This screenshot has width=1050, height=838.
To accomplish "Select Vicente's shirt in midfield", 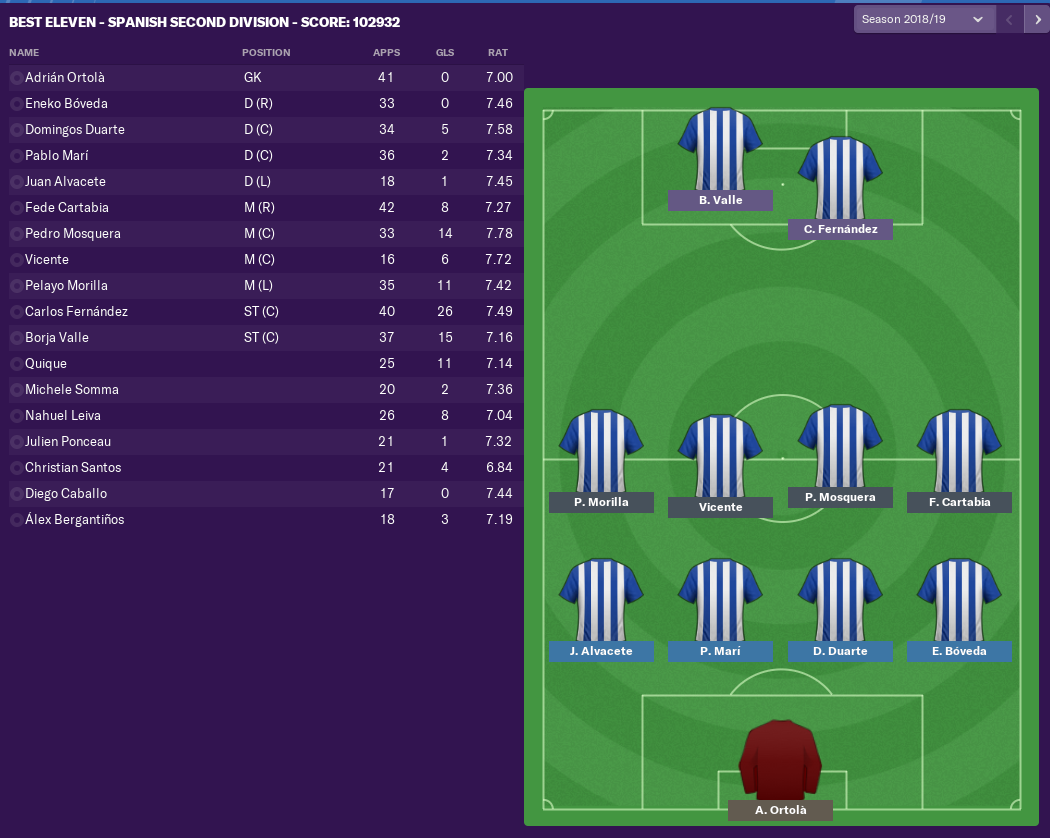I will pyautogui.click(x=720, y=456).
